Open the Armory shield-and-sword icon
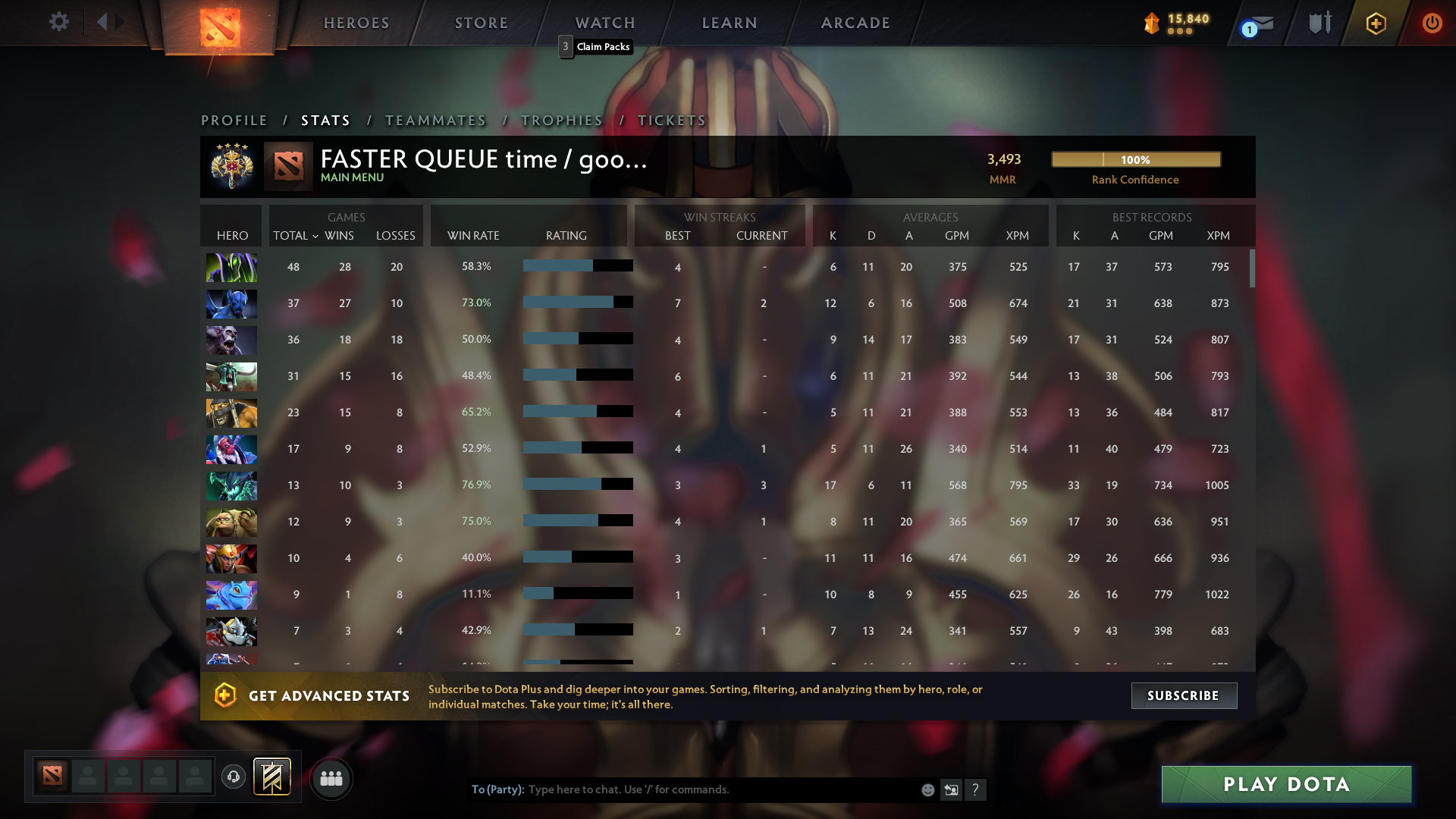This screenshot has width=1456, height=819. click(x=1319, y=23)
